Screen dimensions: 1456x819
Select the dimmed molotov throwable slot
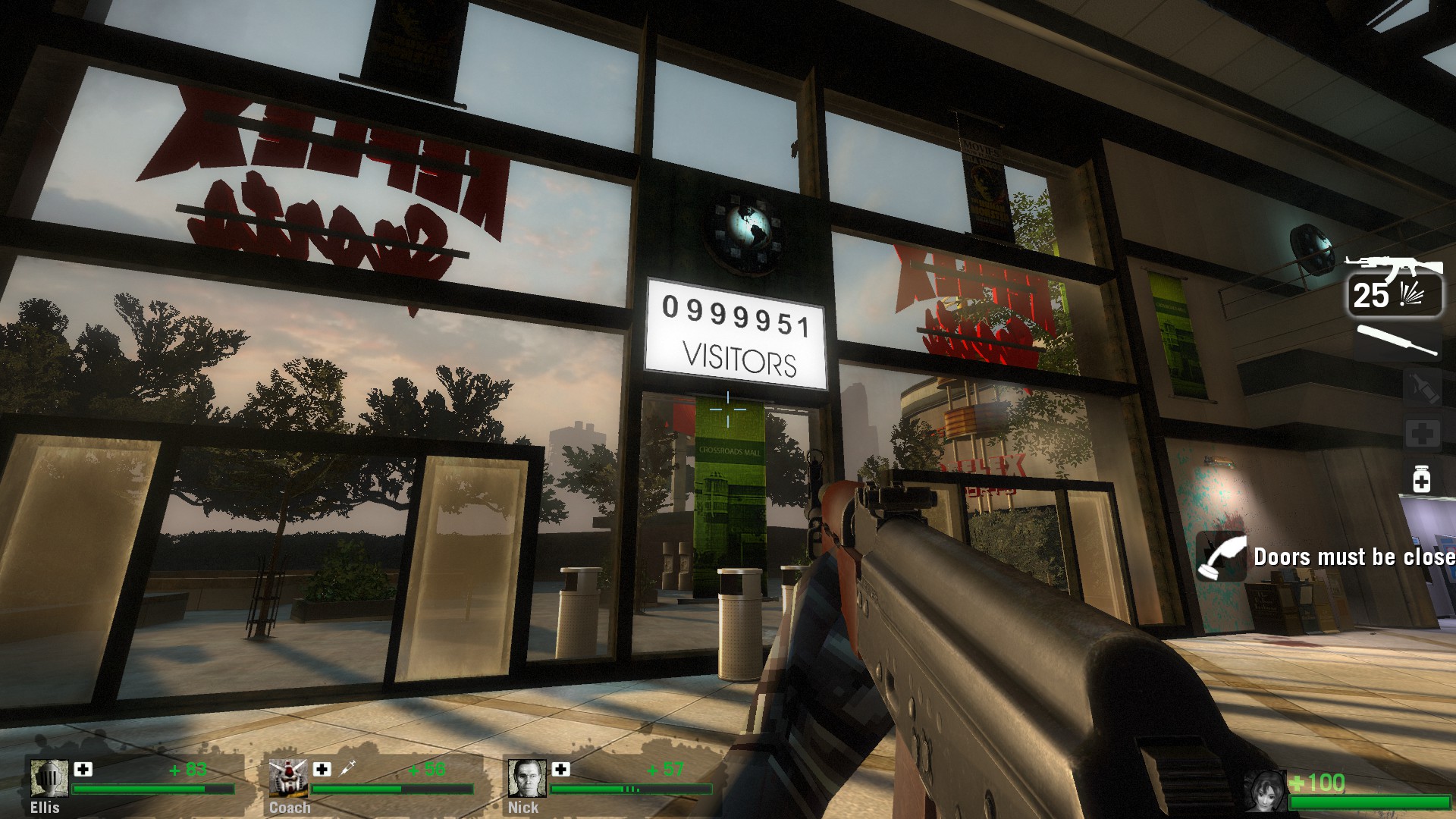pyautogui.click(x=1421, y=388)
